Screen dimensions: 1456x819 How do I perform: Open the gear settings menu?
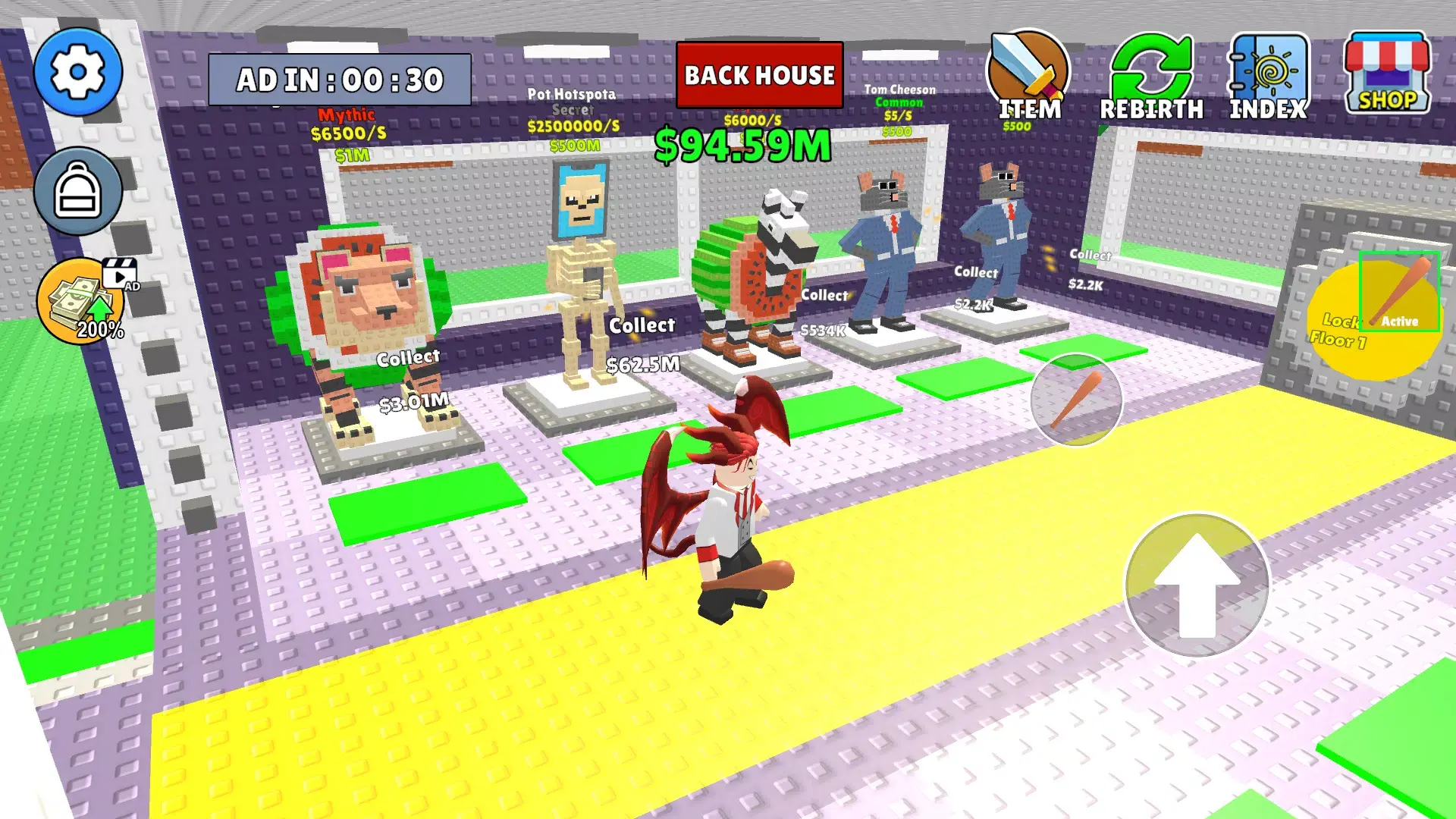(77, 72)
